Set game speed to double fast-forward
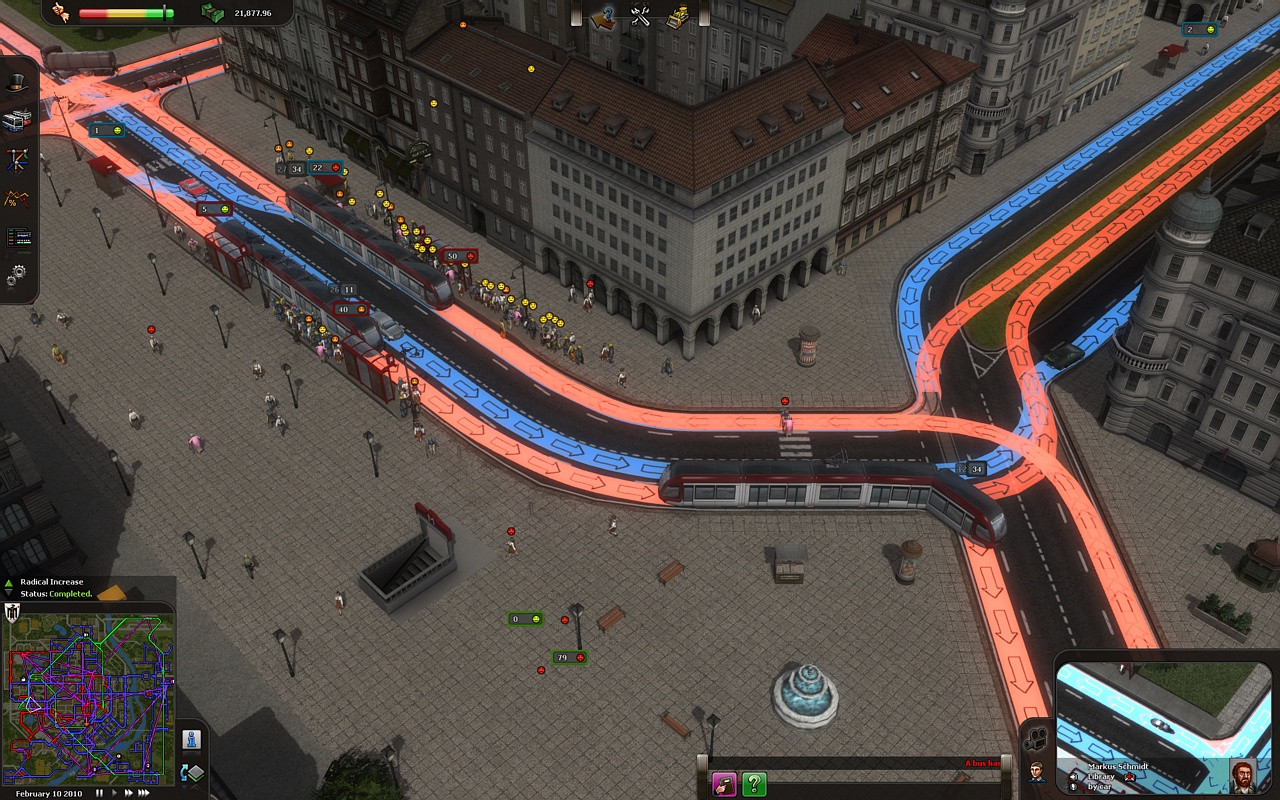The image size is (1280, 800). tap(129, 793)
